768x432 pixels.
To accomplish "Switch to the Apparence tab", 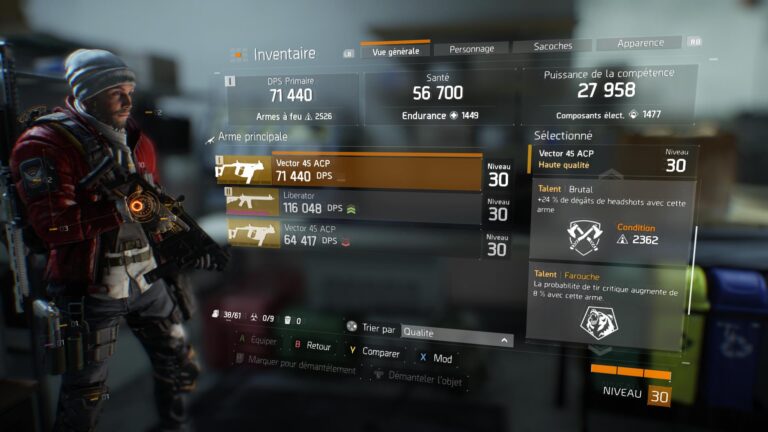I will pos(639,45).
